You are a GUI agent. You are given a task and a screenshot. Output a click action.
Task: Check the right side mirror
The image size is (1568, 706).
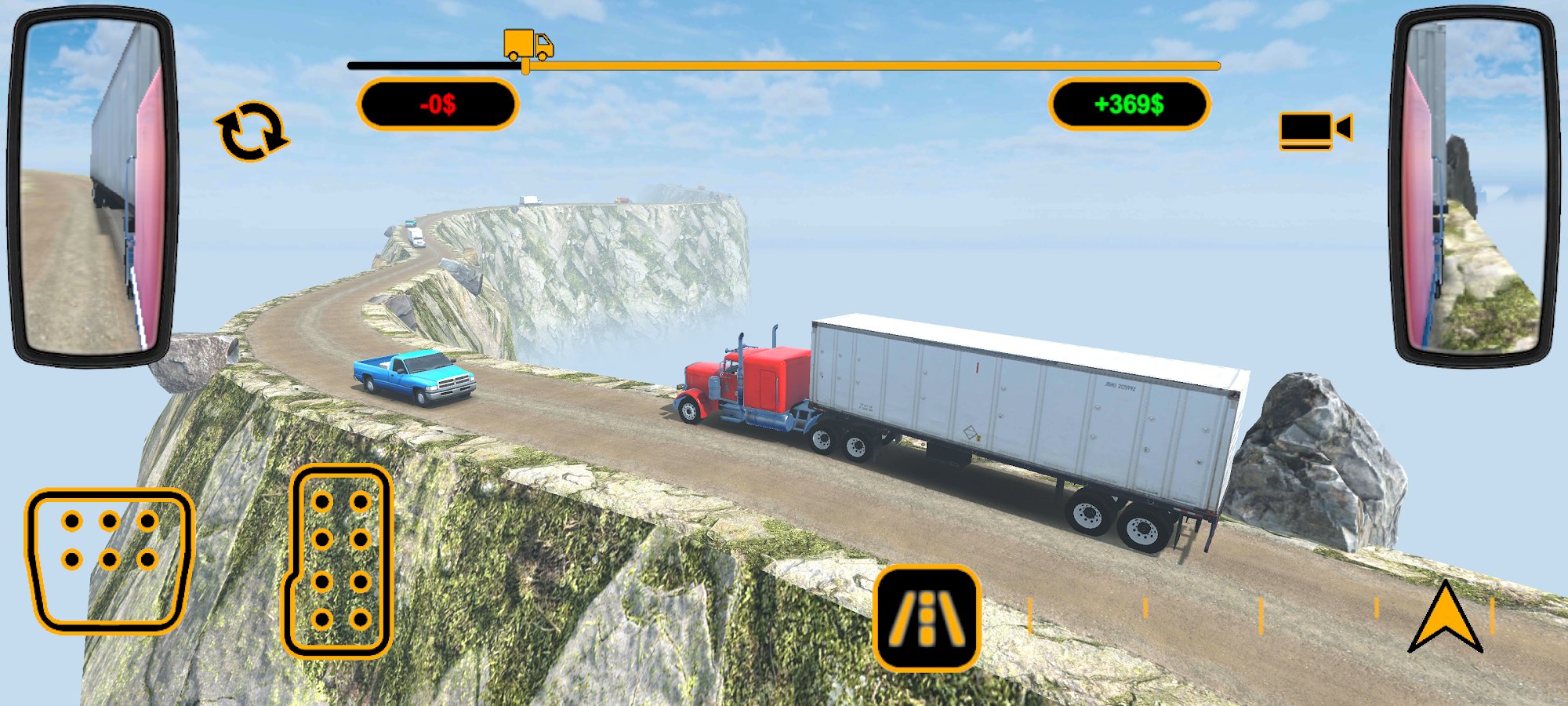(x=1474, y=188)
